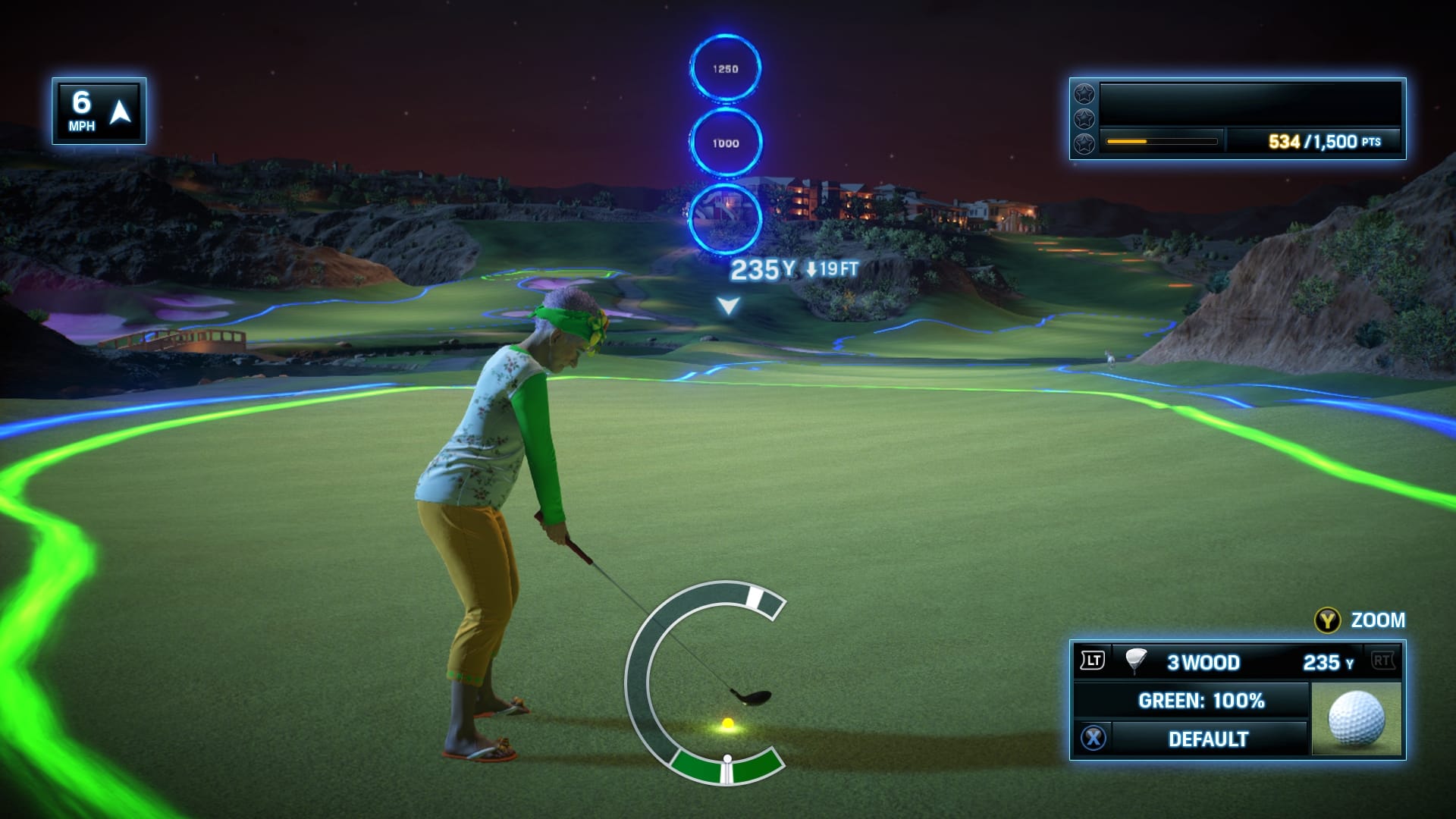Target the 1000 point ring

pos(725,143)
